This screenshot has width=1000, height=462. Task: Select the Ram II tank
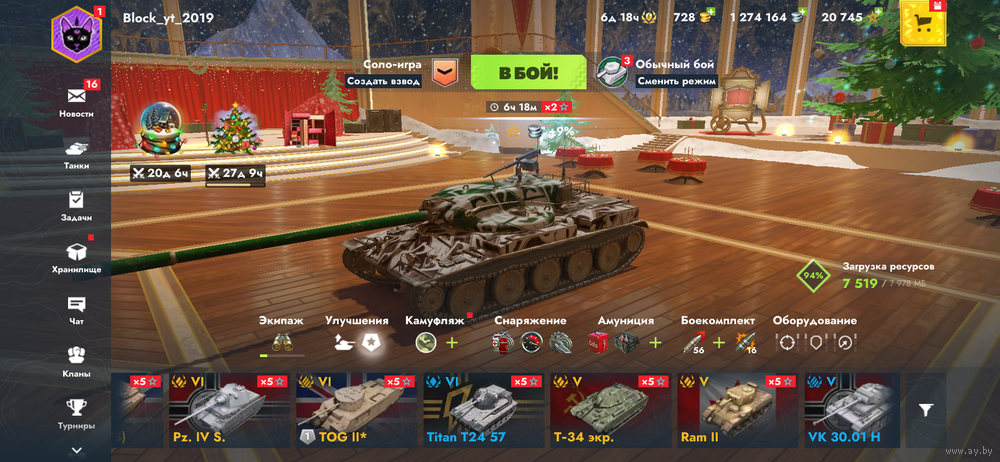tap(735, 410)
